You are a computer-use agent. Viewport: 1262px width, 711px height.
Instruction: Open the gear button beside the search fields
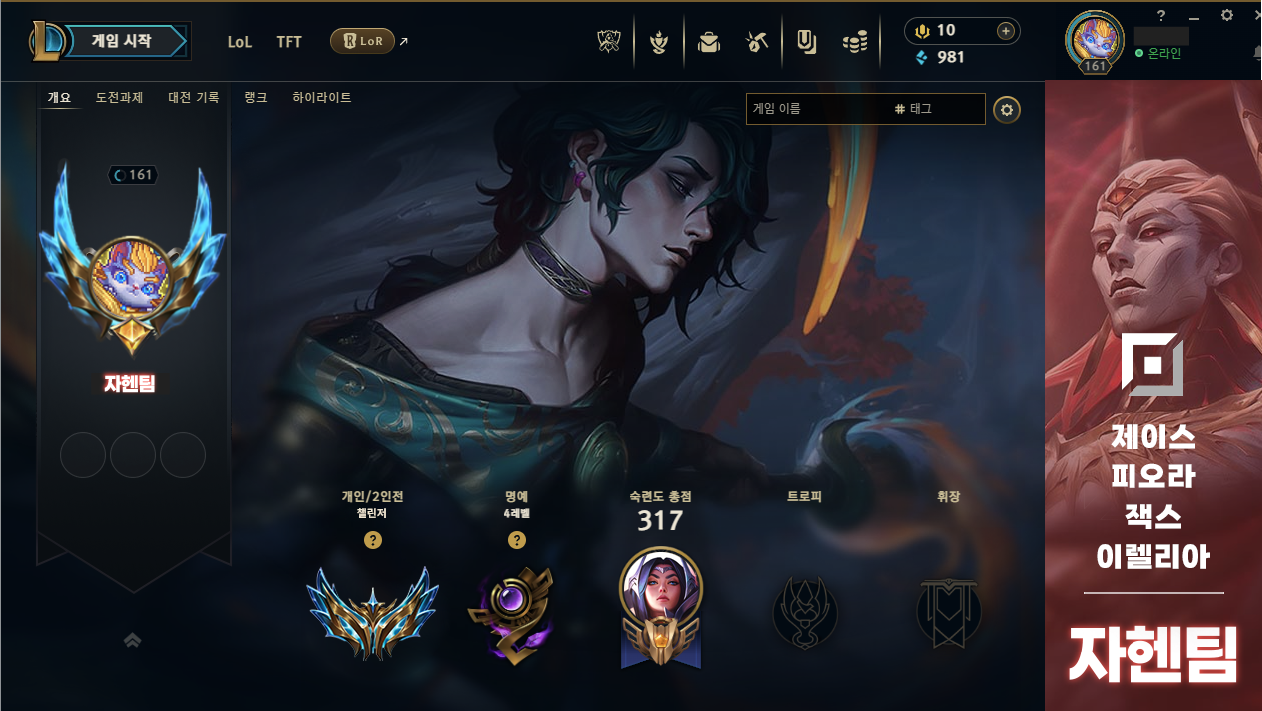pyautogui.click(x=1007, y=110)
